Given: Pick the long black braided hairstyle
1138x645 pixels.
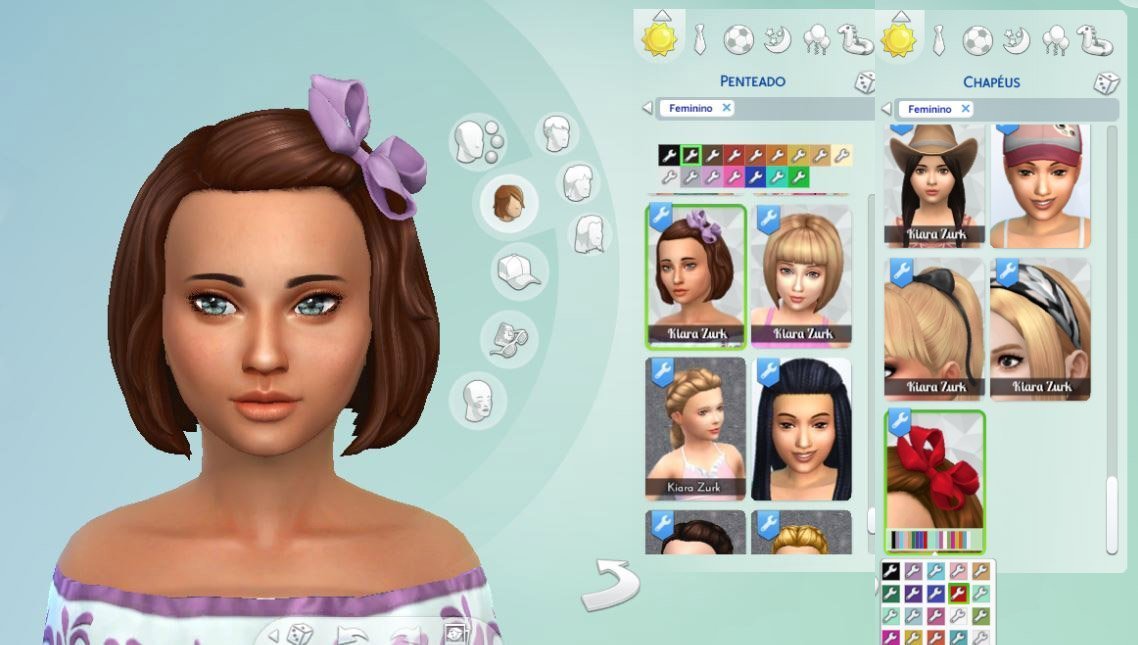Looking at the screenshot, I should [802, 428].
